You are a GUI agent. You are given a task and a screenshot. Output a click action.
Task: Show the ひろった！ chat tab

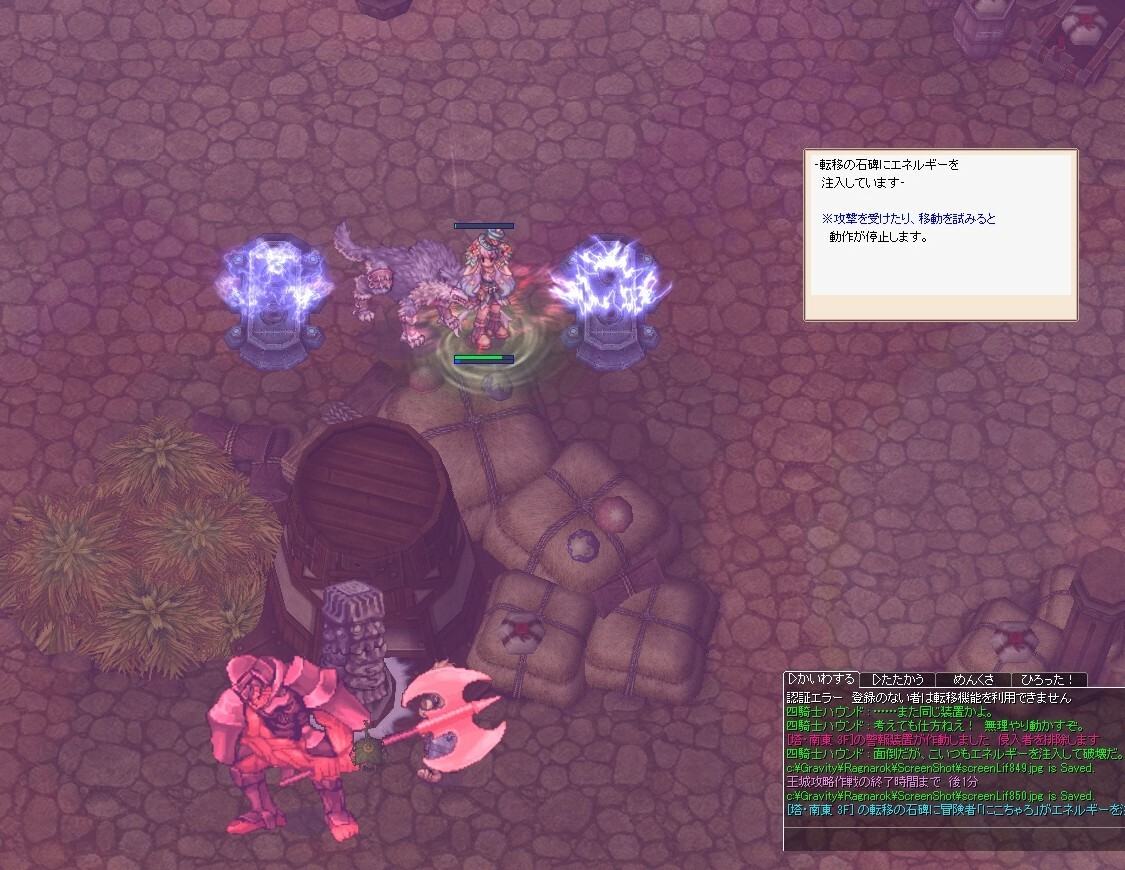coord(1048,680)
